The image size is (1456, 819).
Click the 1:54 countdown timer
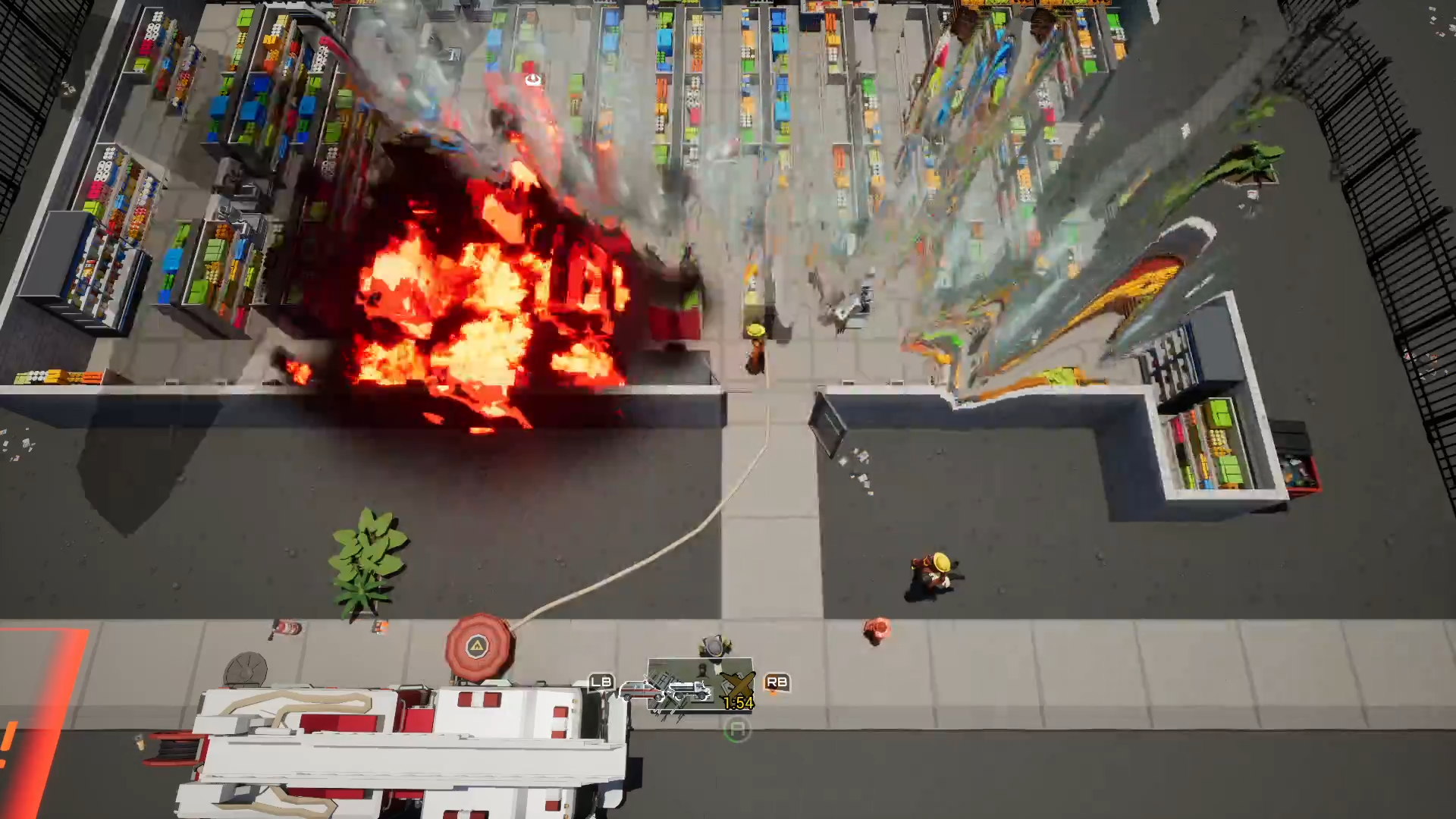739,704
